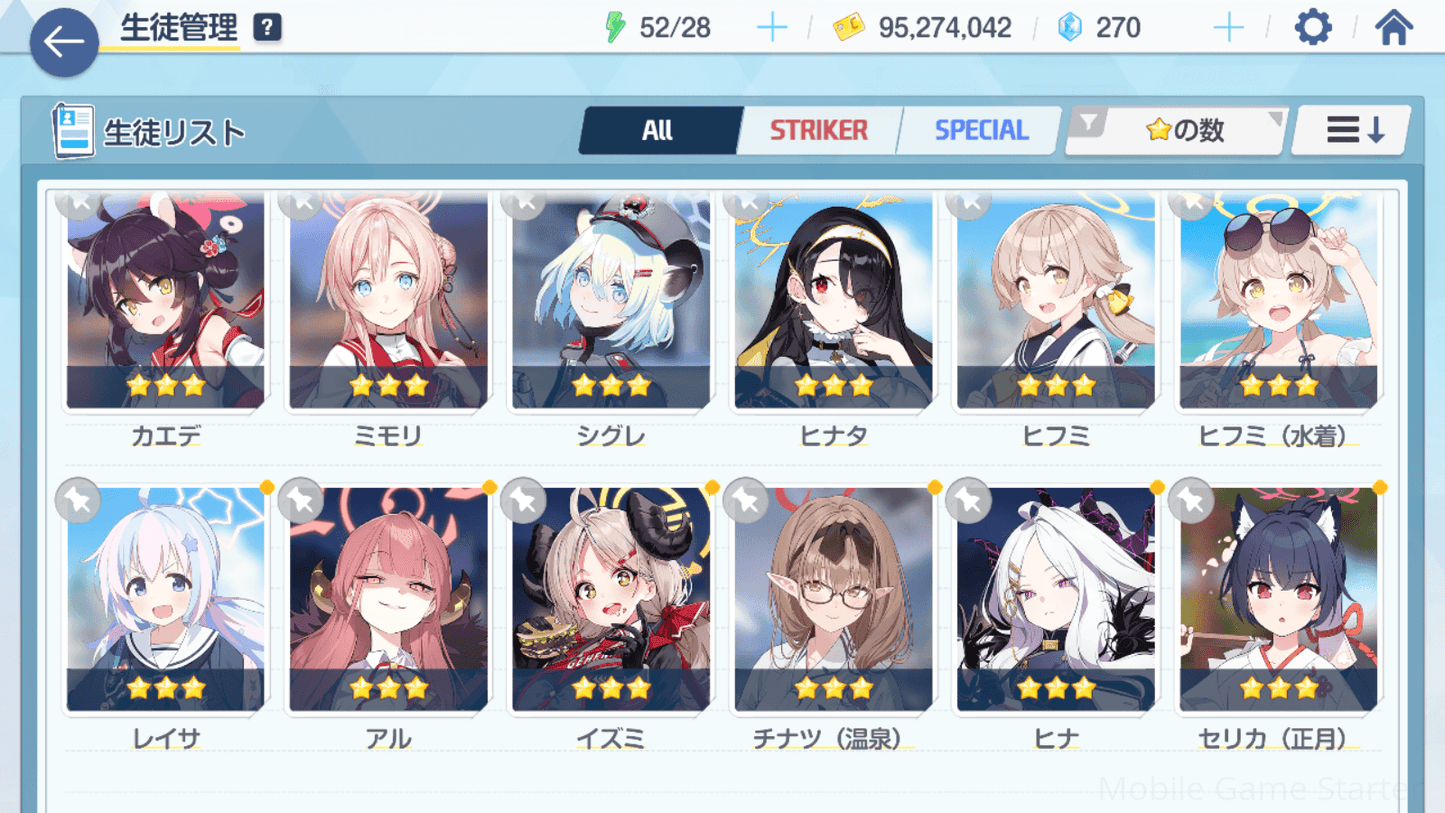
Task: Return to the home screen
Action: click(x=1393, y=28)
